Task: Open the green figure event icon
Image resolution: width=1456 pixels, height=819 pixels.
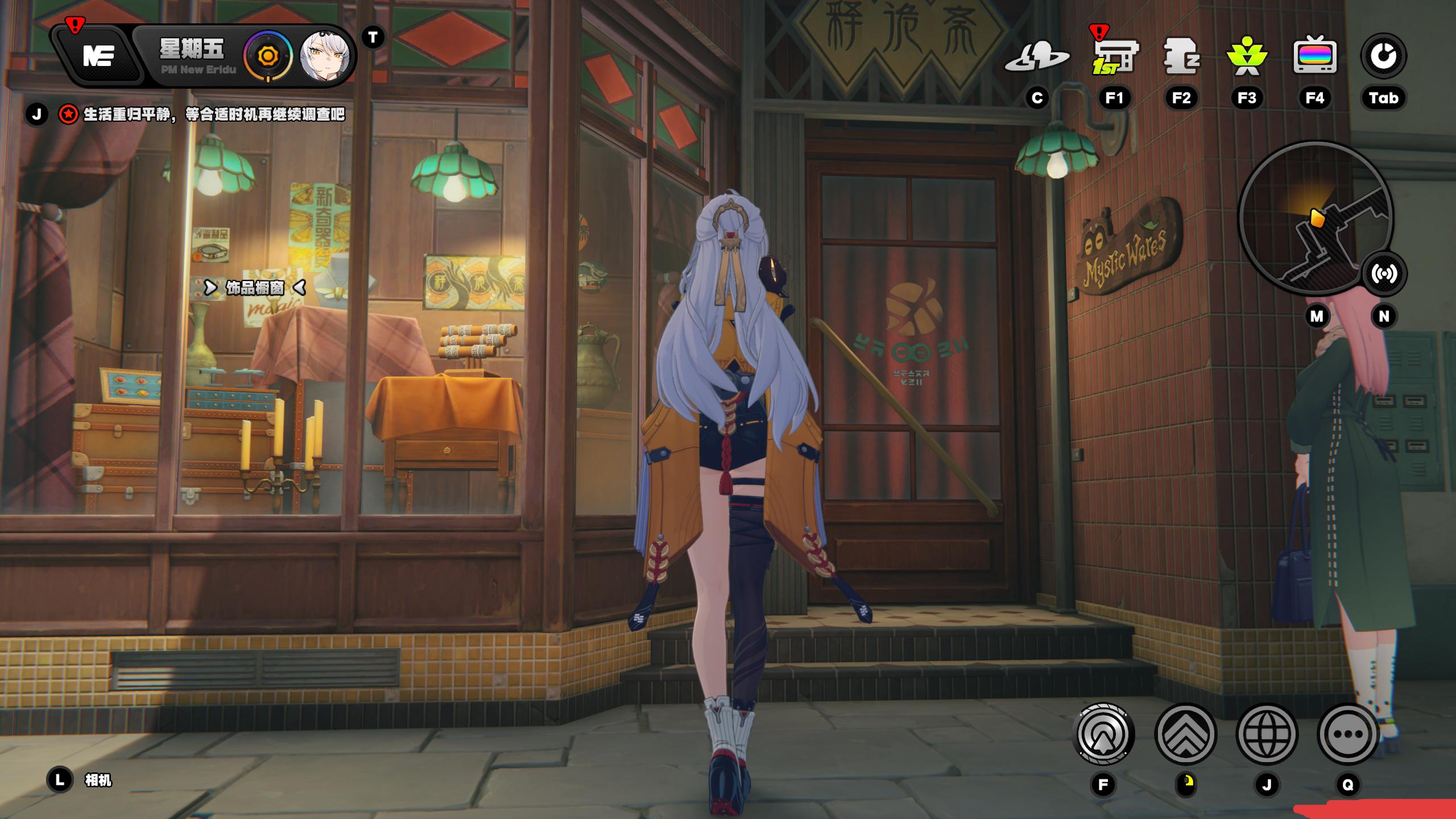Action: click(1247, 57)
